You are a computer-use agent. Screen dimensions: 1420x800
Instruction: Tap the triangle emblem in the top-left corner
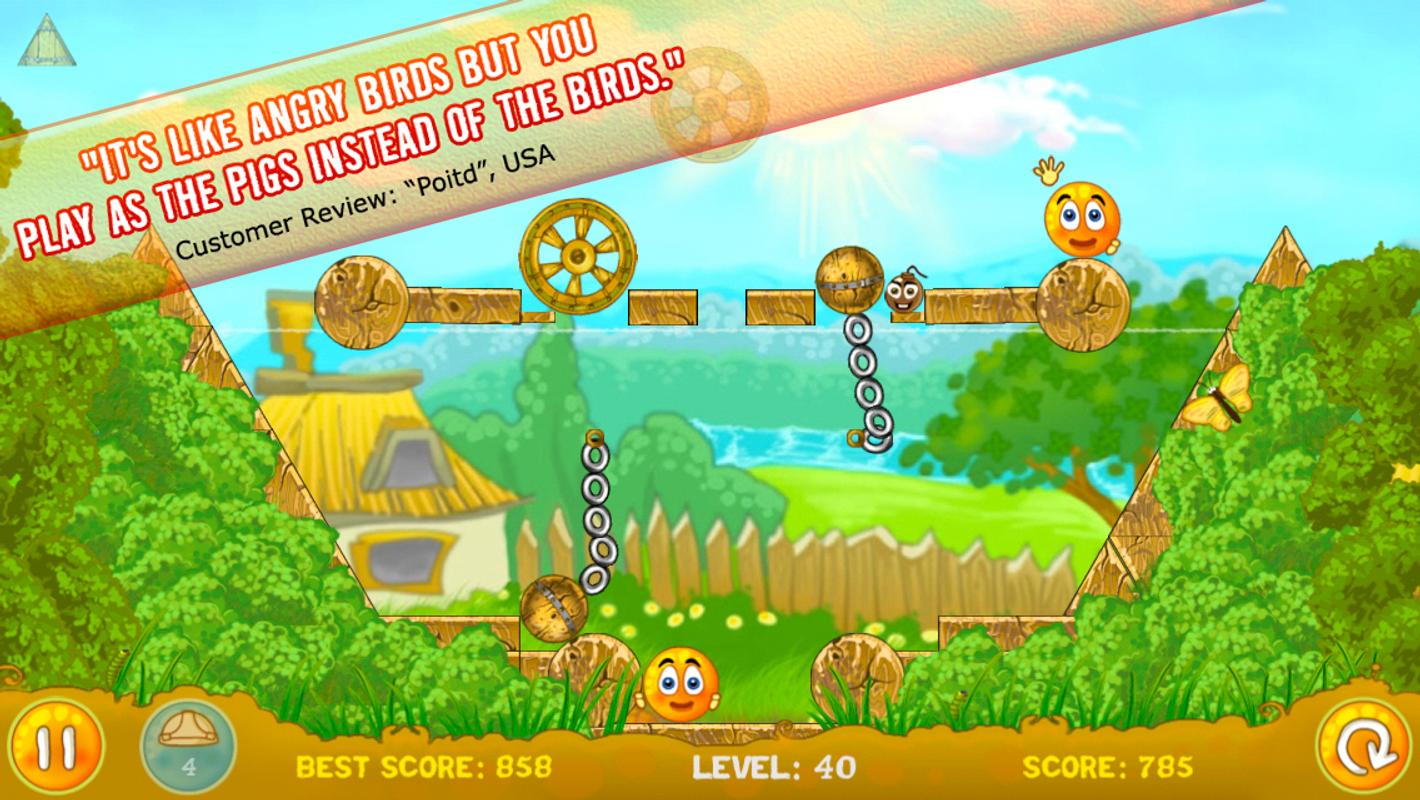48,42
